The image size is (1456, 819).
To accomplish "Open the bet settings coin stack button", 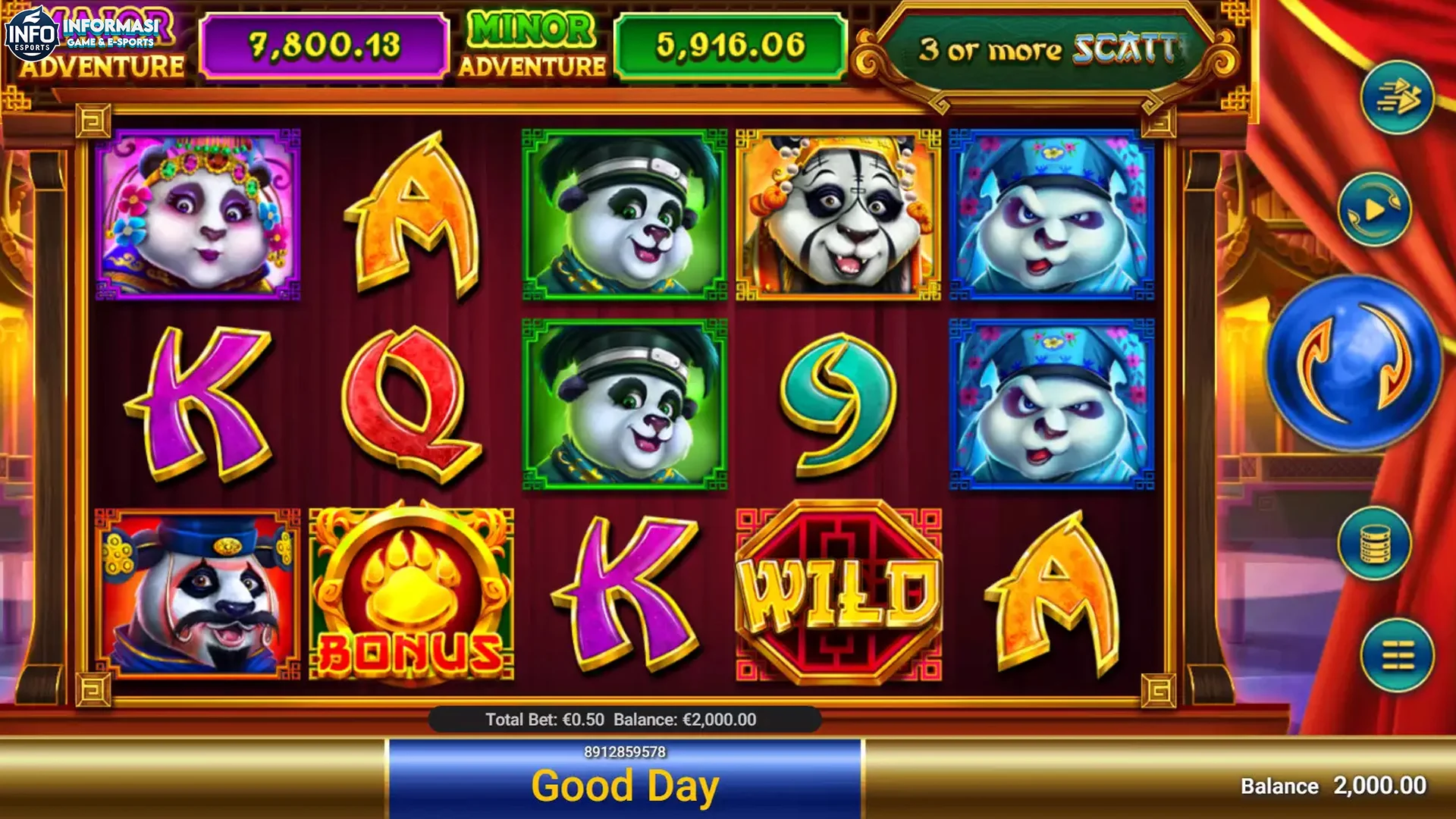I will coord(1374,543).
